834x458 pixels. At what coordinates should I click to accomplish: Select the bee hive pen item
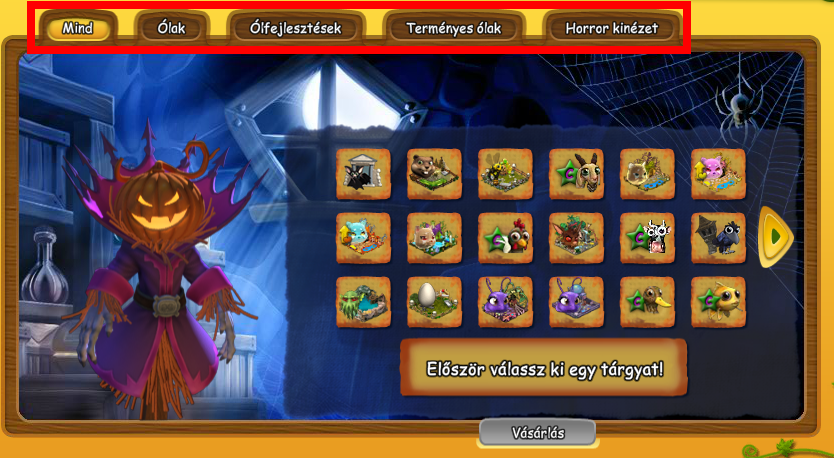point(505,174)
